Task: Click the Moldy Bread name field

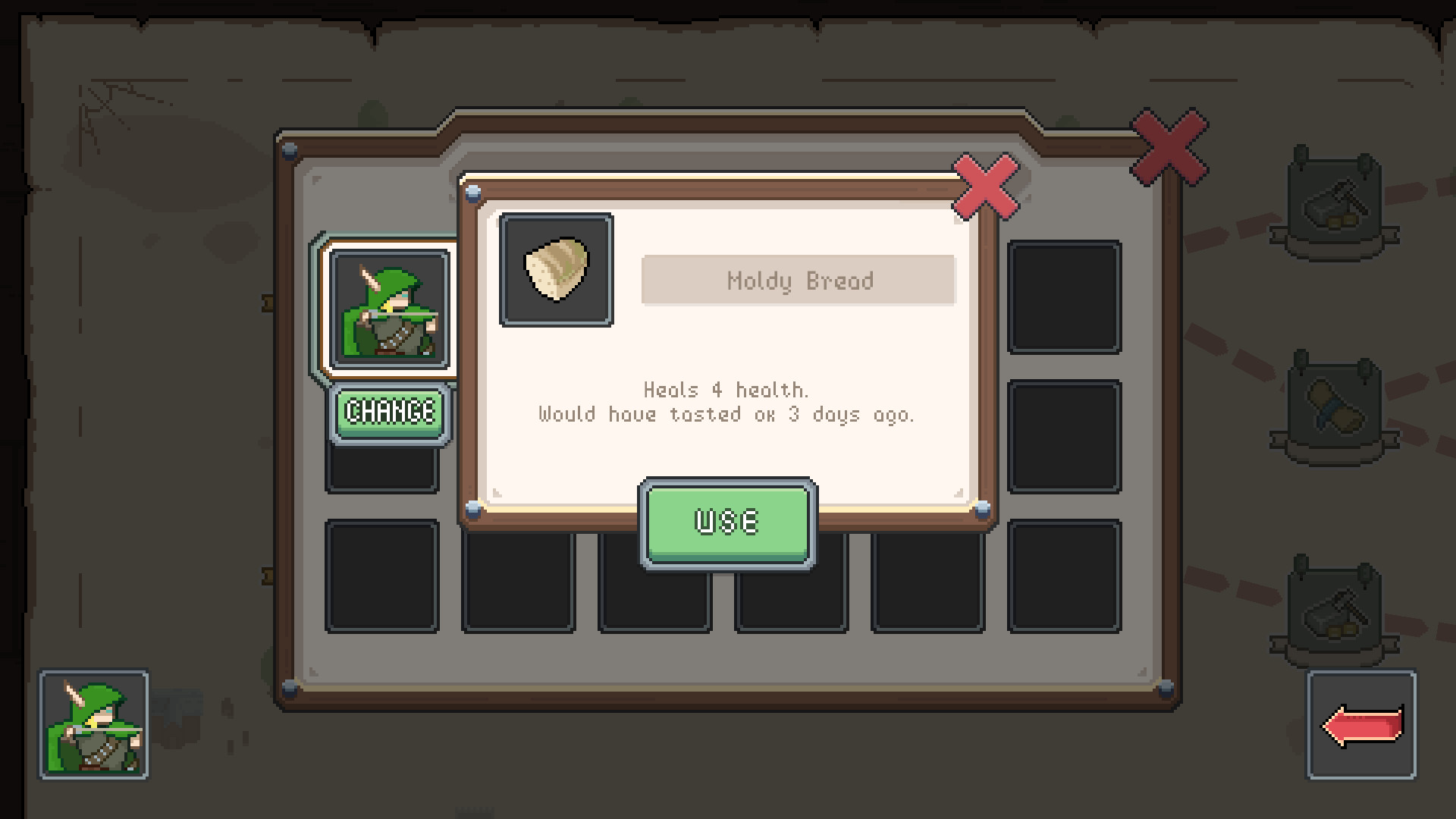Action: click(798, 281)
